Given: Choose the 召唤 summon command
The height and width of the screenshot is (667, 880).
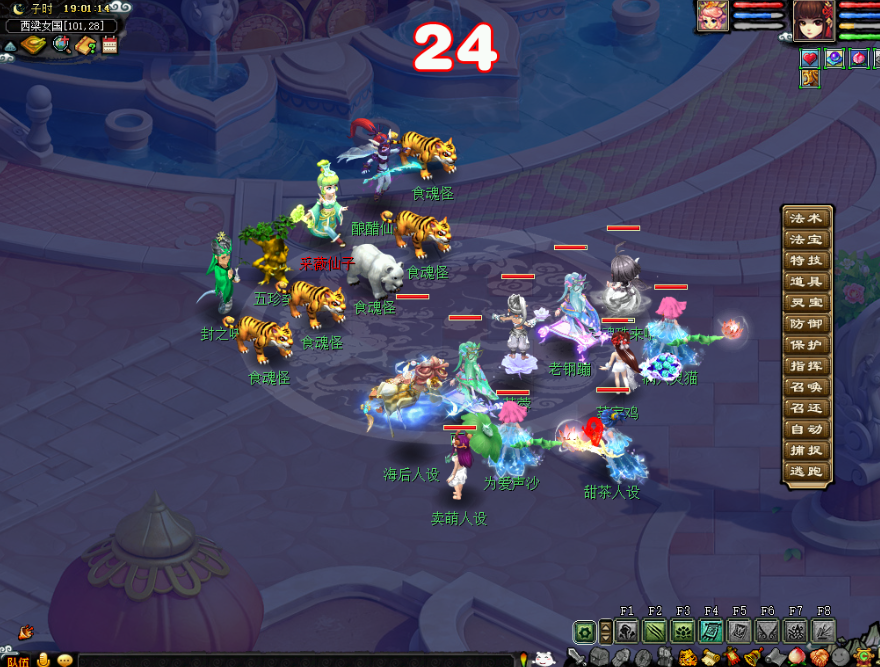Looking at the screenshot, I should [x=806, y=386].
